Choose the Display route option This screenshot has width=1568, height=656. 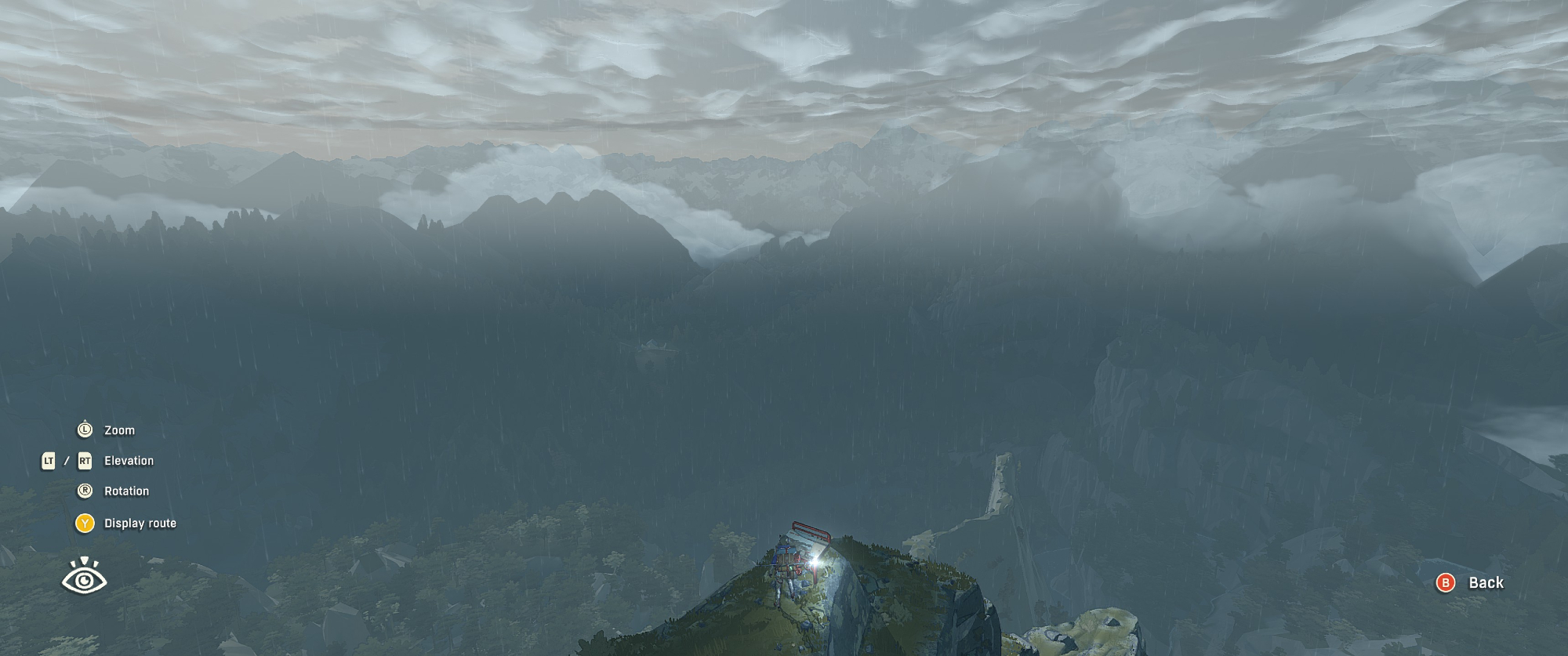140,523
